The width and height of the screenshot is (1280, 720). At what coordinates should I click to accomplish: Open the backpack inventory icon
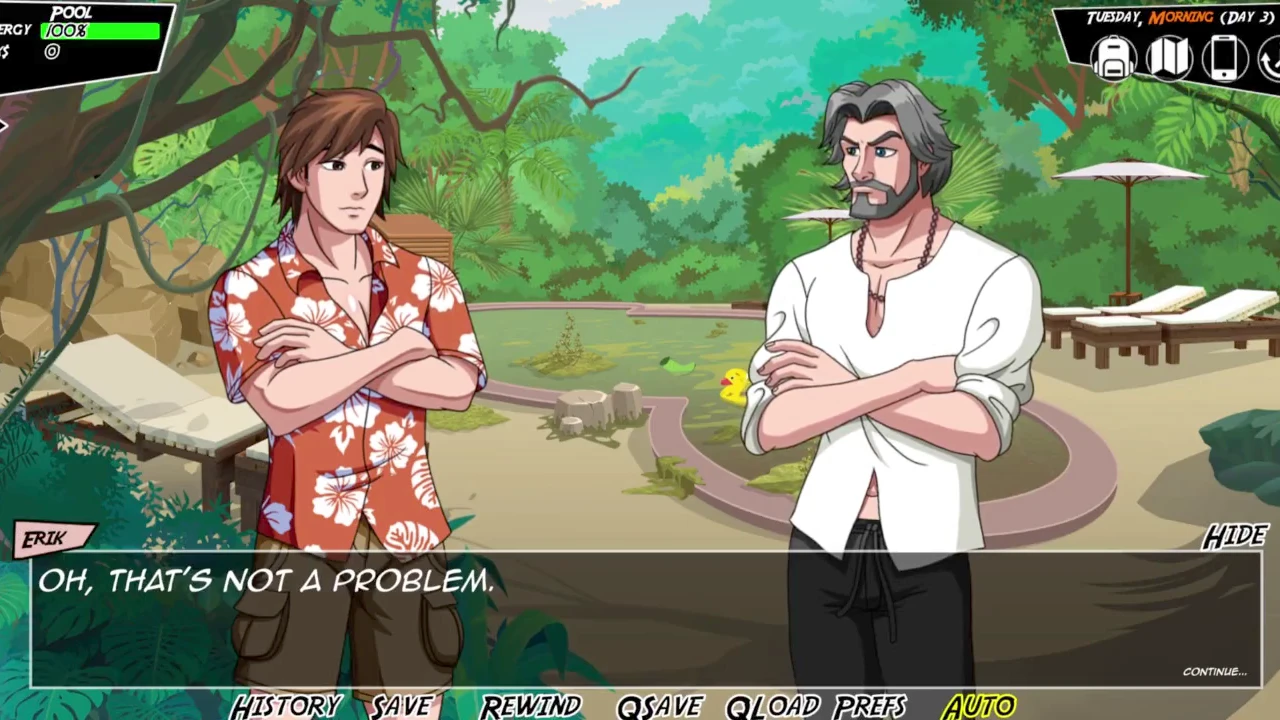(1113, 58)
